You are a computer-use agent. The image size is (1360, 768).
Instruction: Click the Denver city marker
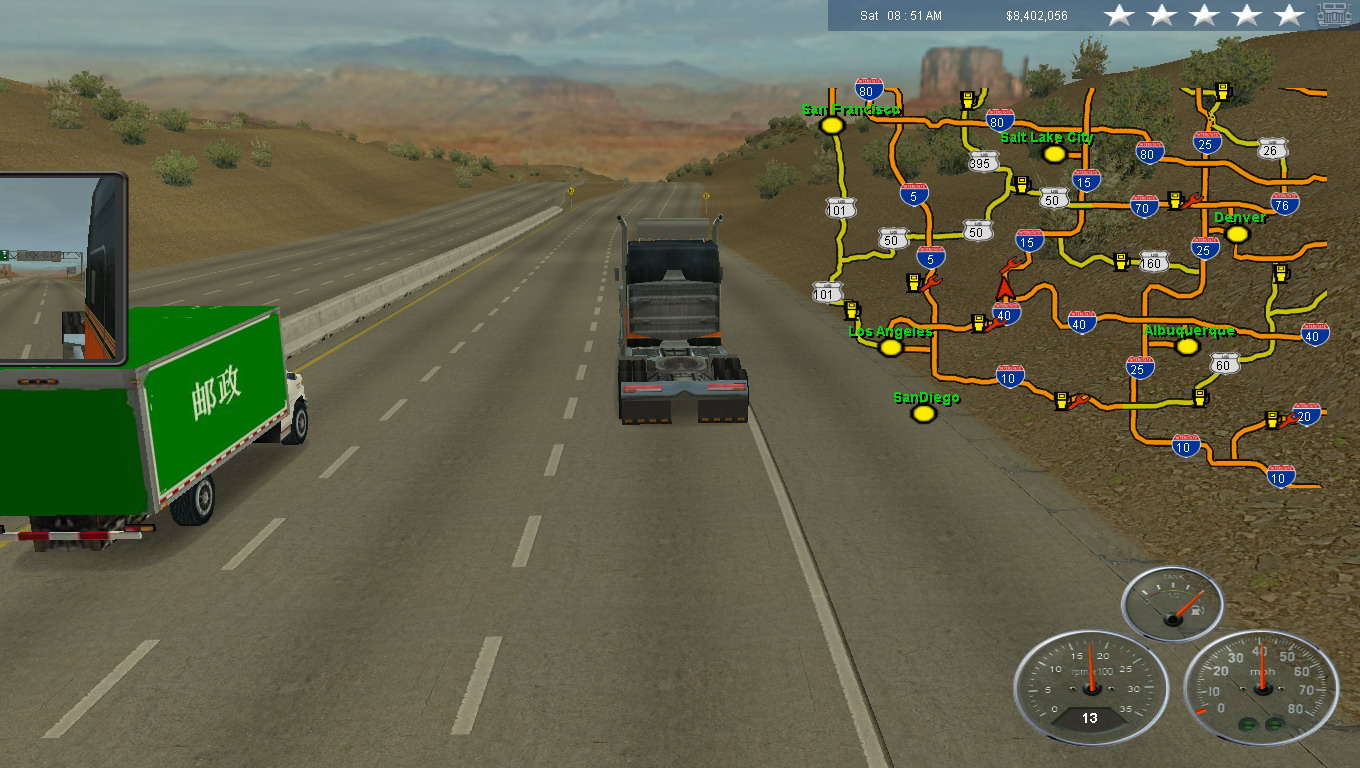(1237, 234)
